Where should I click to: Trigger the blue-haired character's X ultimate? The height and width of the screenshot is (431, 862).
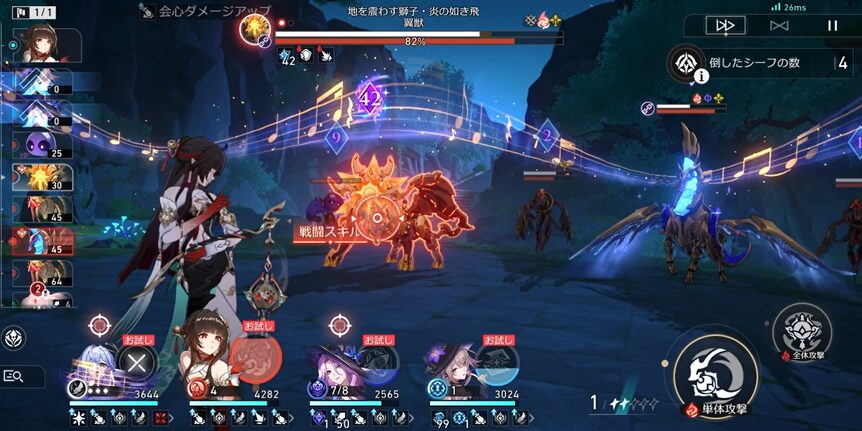[x=139, y=360]
